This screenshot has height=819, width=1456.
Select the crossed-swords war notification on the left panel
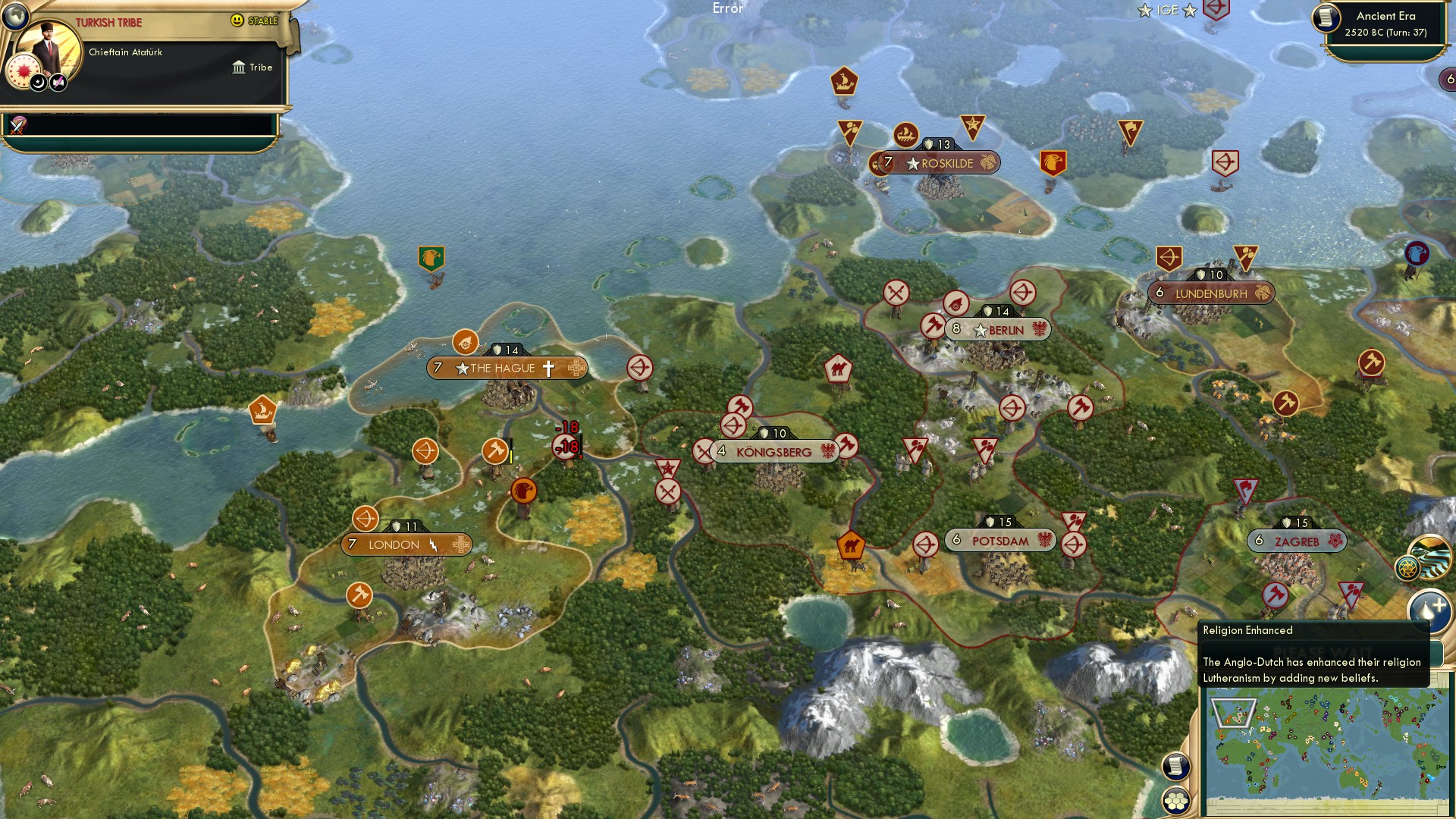[17, 123]
